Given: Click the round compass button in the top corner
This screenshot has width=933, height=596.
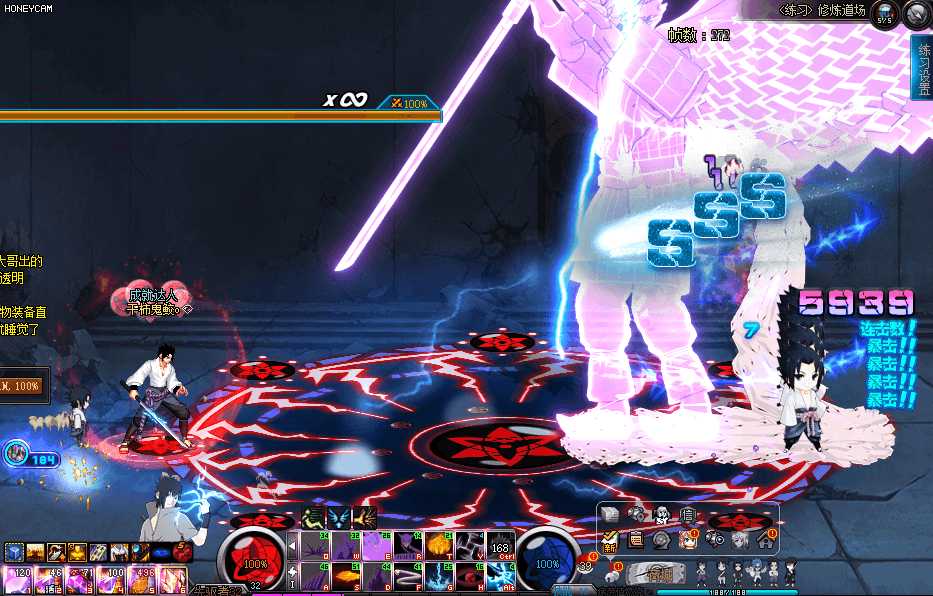Looking at the screenshot, I should pyautogui.click(x=918, y=14).
